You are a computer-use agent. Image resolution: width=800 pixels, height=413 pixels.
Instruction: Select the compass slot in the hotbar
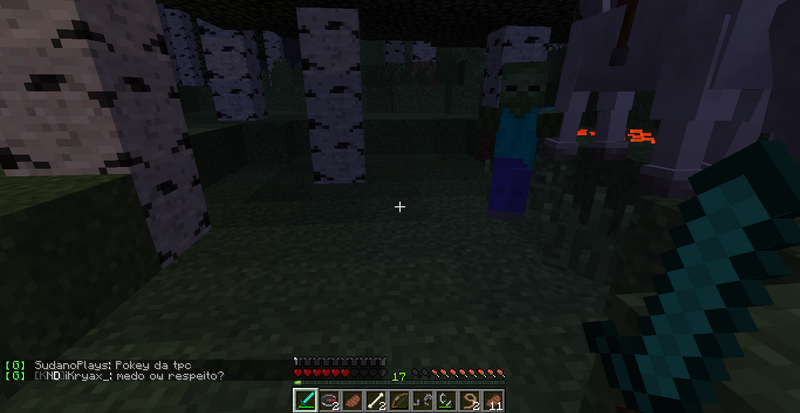tap(327, 401)
